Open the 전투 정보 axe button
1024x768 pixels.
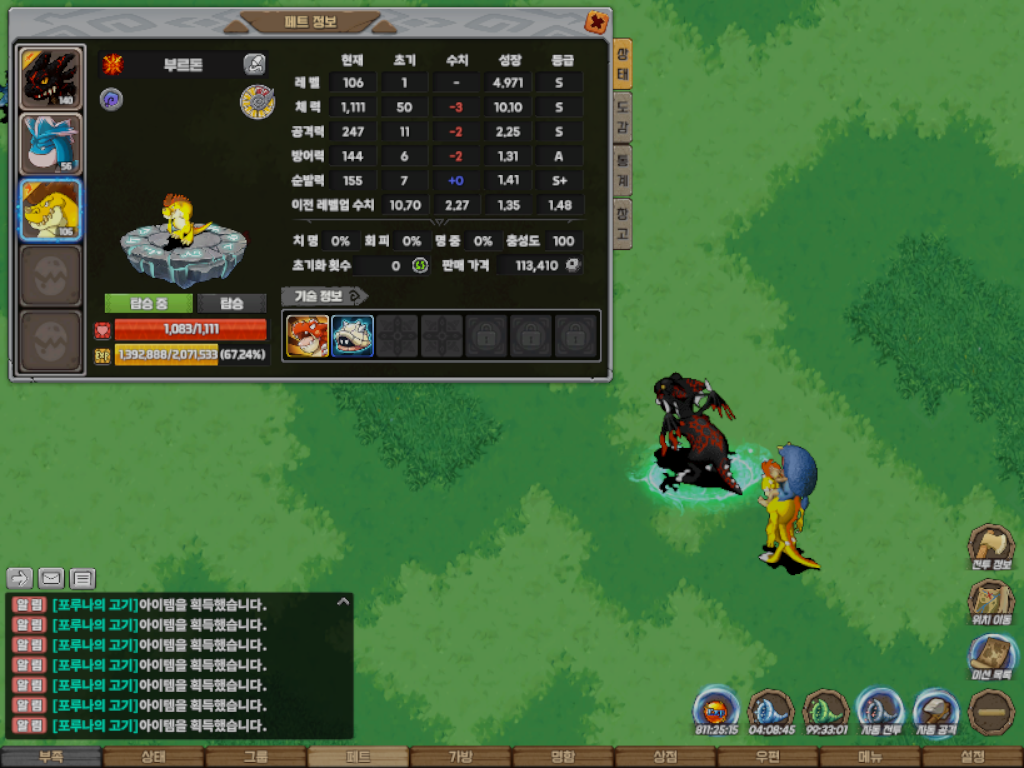tap(990, 548)
